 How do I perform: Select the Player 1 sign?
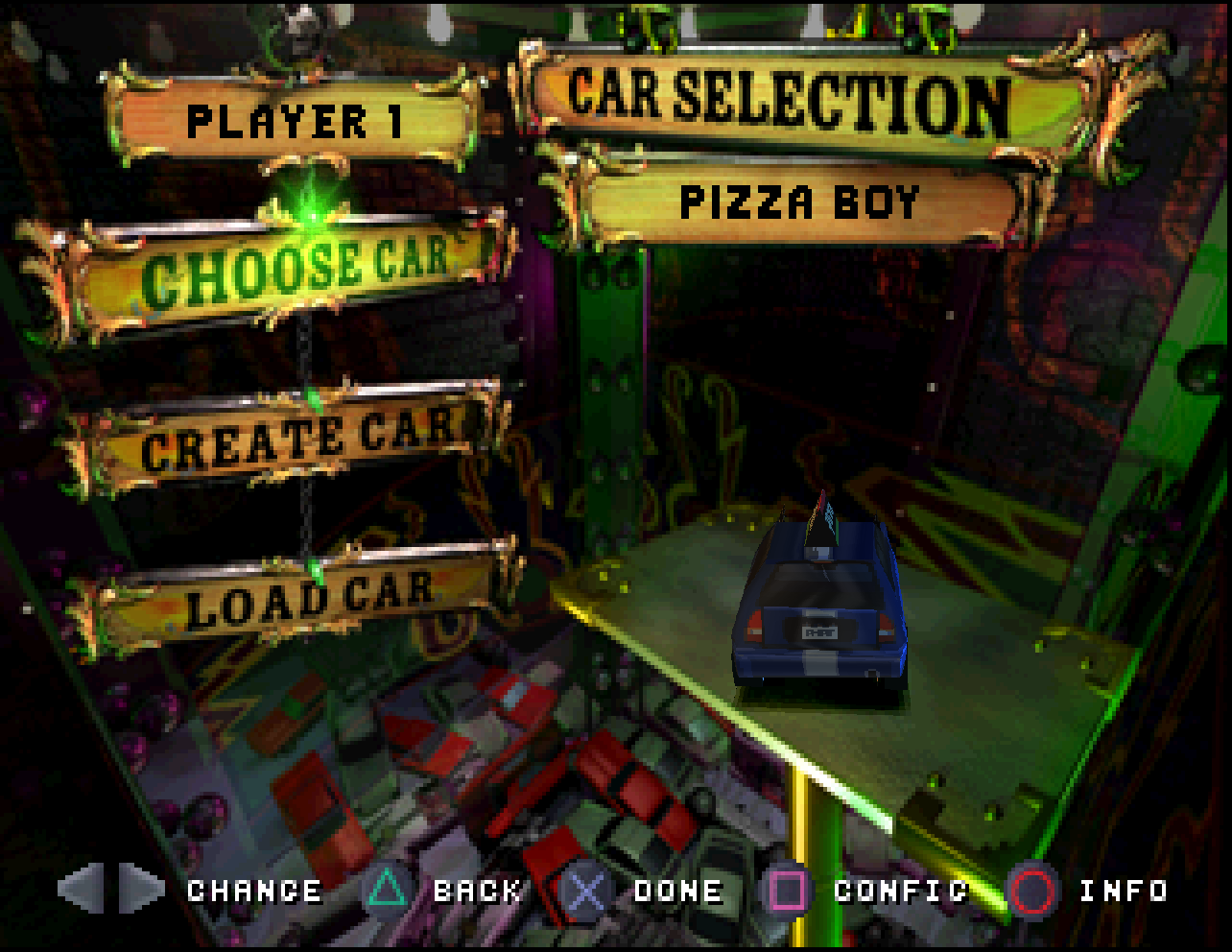point(294,122)
